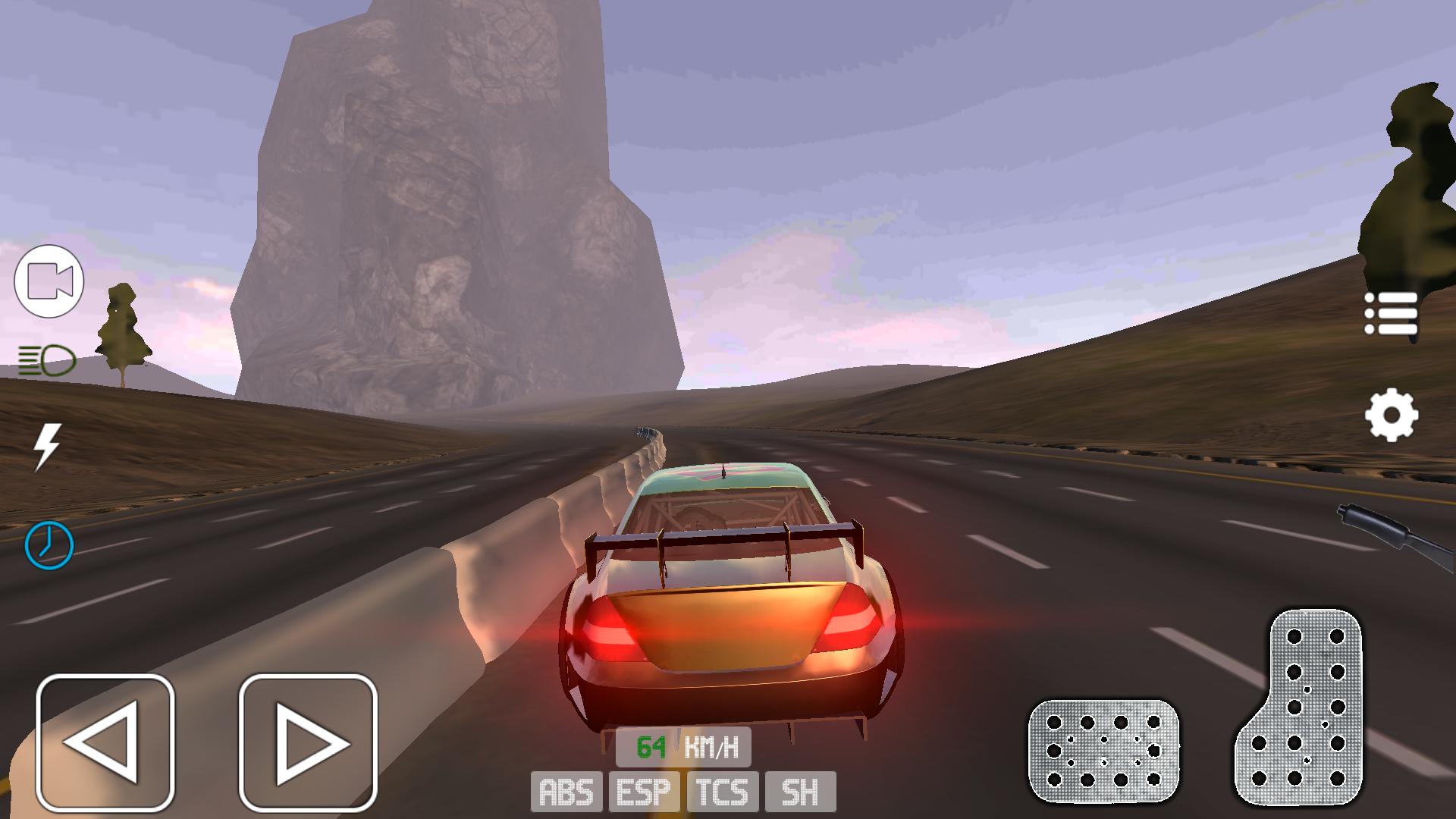Pull the handbrake lever

1395,535
